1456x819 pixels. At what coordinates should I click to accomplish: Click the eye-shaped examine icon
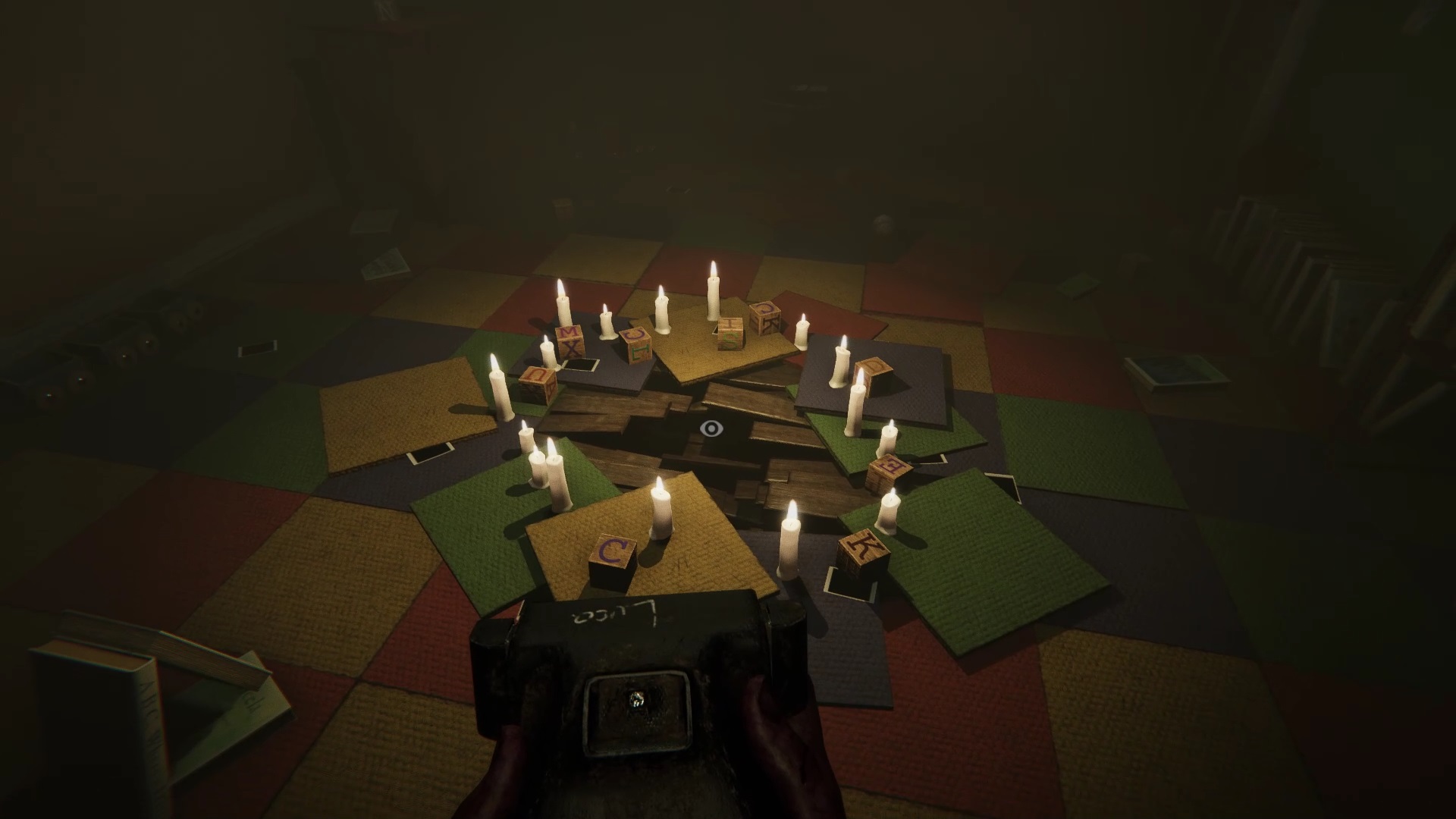point(711,429)
